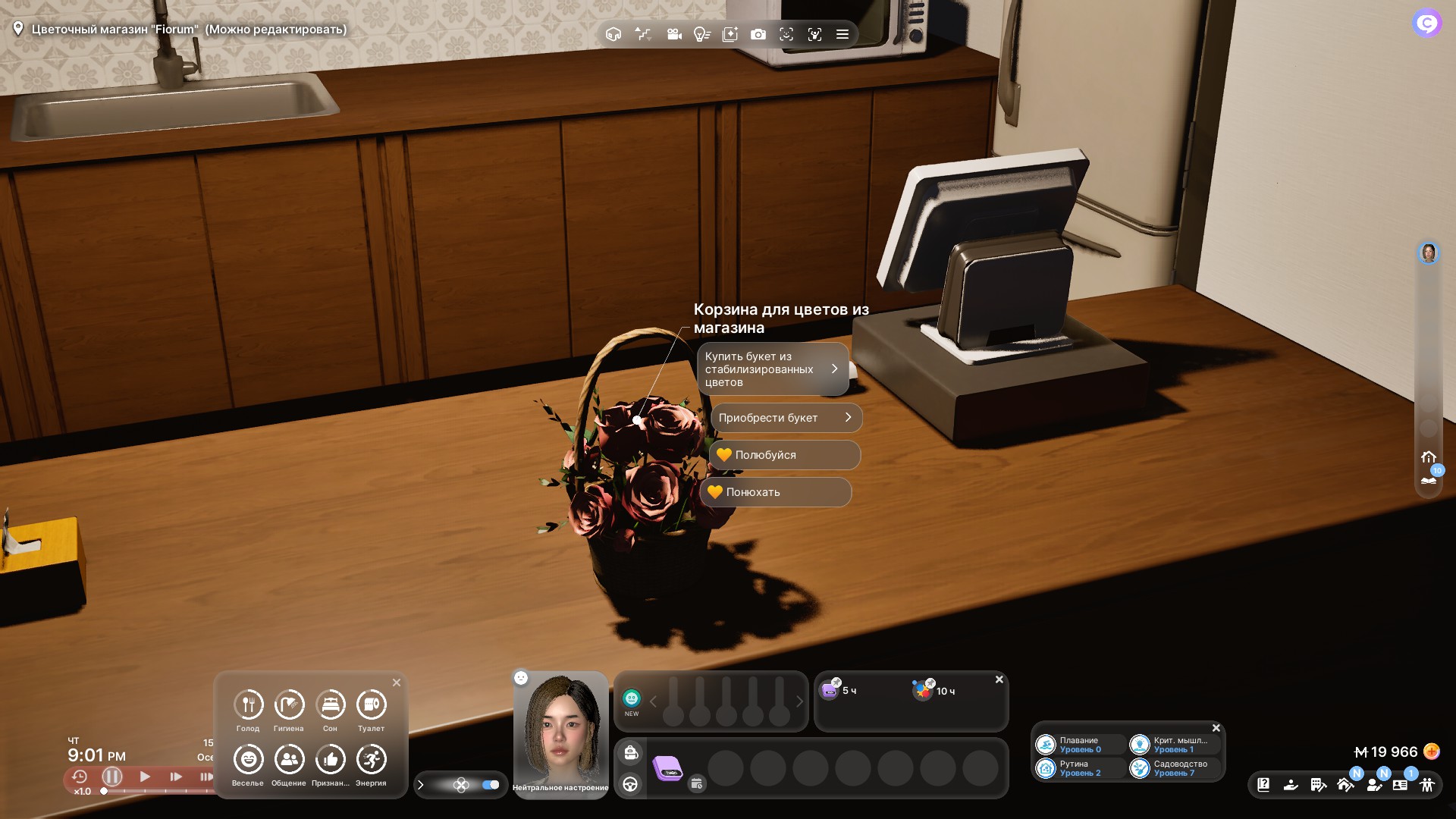Pause the game time
The width and height of the screenshot is (1456, 819).
pyautogui.click(x=112, y=777)
